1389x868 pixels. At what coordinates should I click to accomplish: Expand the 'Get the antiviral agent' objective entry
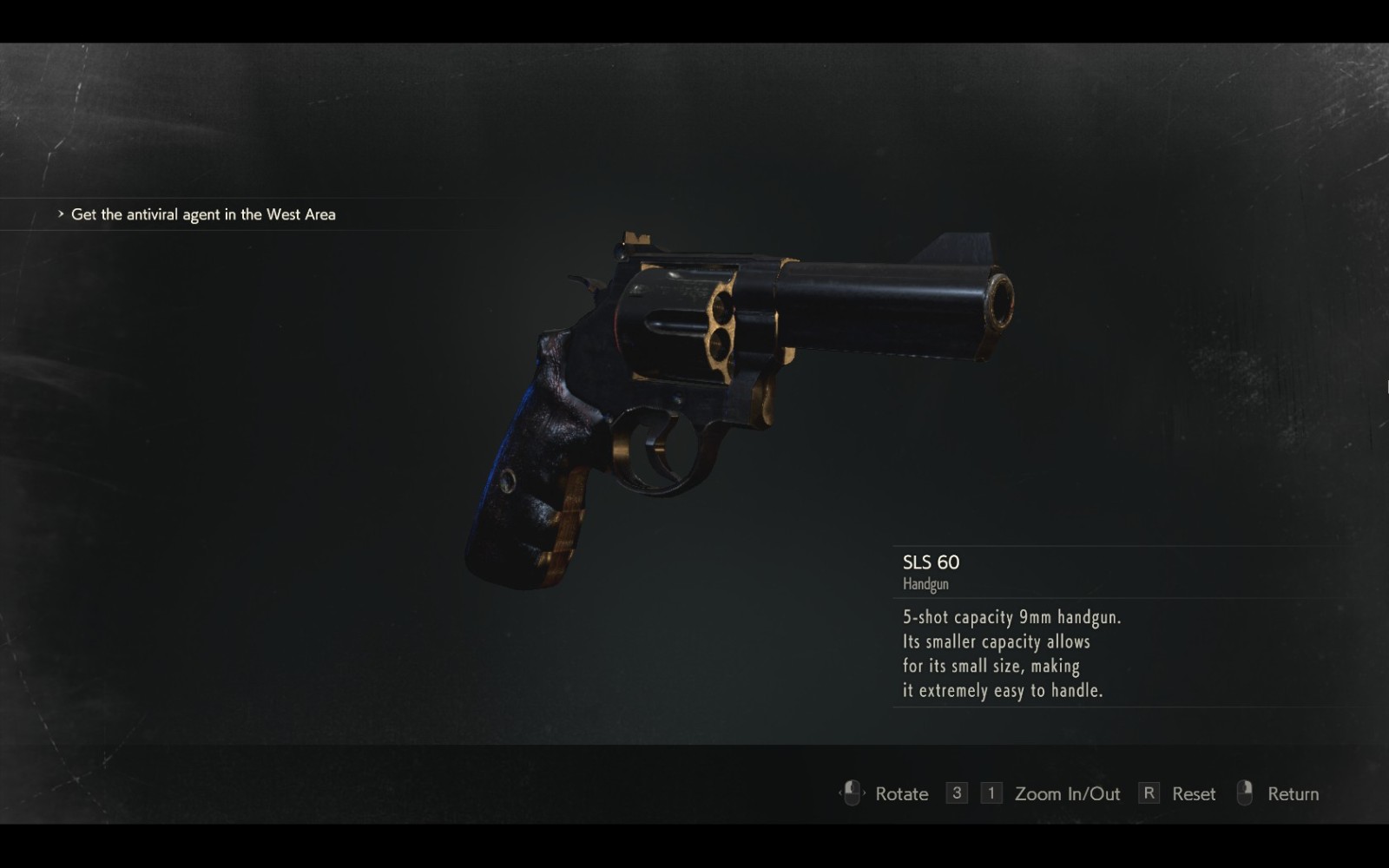(204, 214)
